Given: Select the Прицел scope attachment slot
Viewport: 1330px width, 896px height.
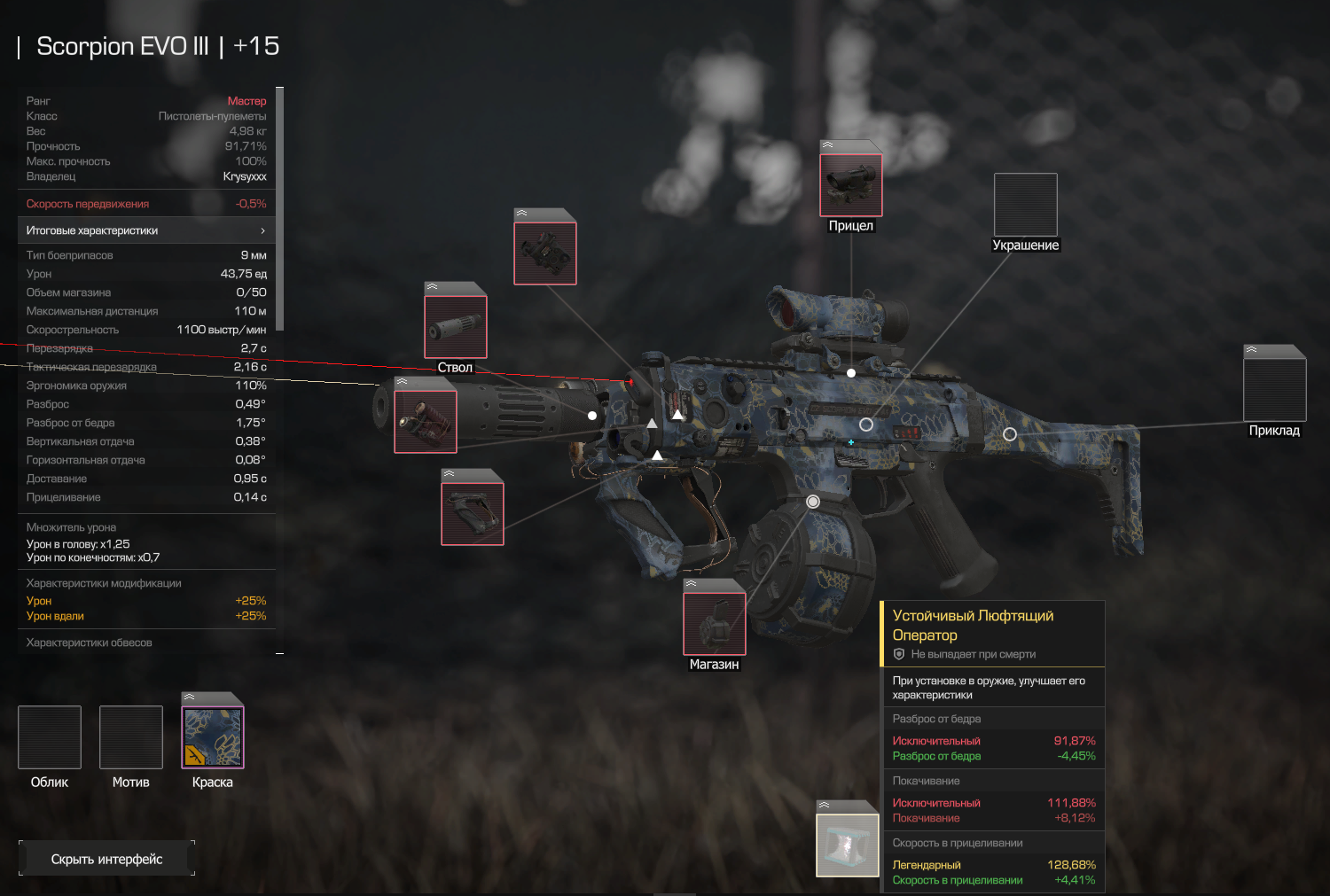Looking at the screenshot, I should 851,185.
